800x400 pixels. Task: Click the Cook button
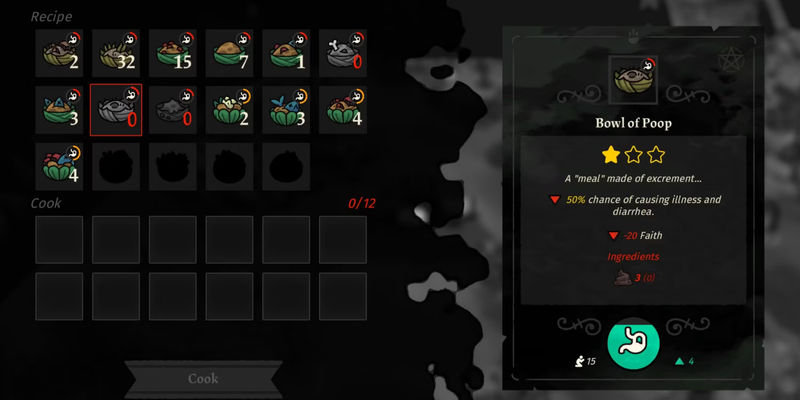203,379
